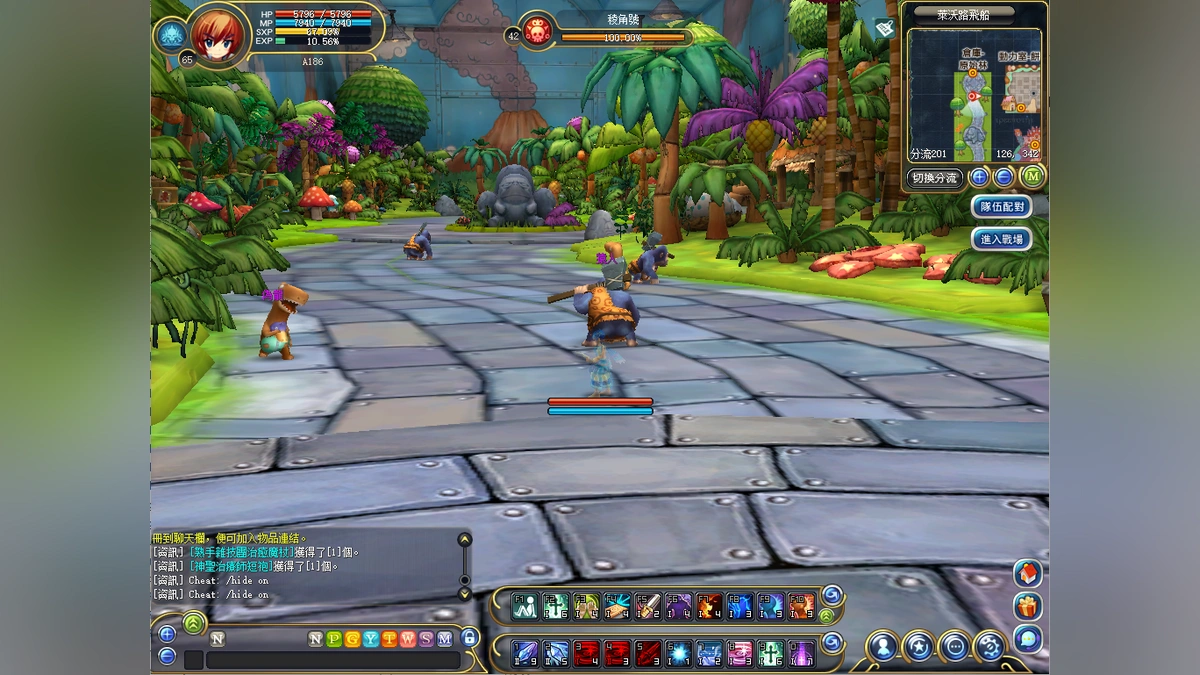Select the green P party chat channel
The height and width of the screenshot is (675, 1200).
pyautogui.click(x=335, y=639)
